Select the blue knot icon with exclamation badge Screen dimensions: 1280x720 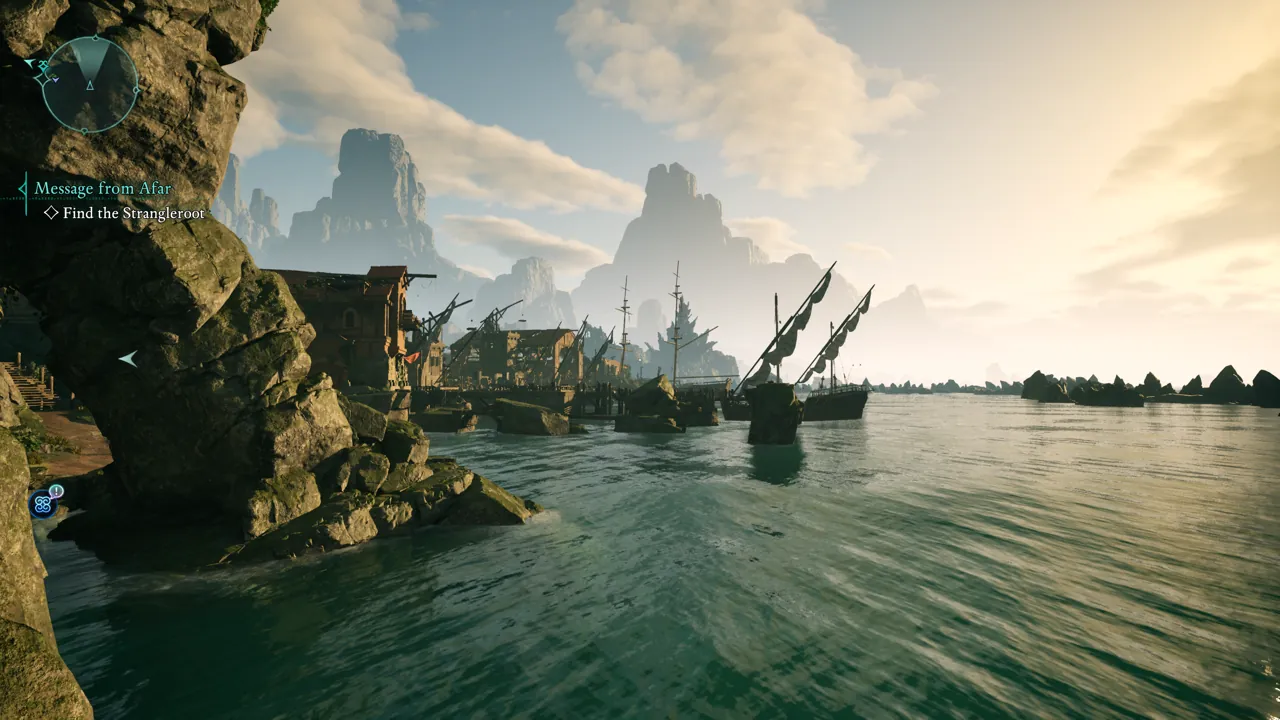click(43, 503)
